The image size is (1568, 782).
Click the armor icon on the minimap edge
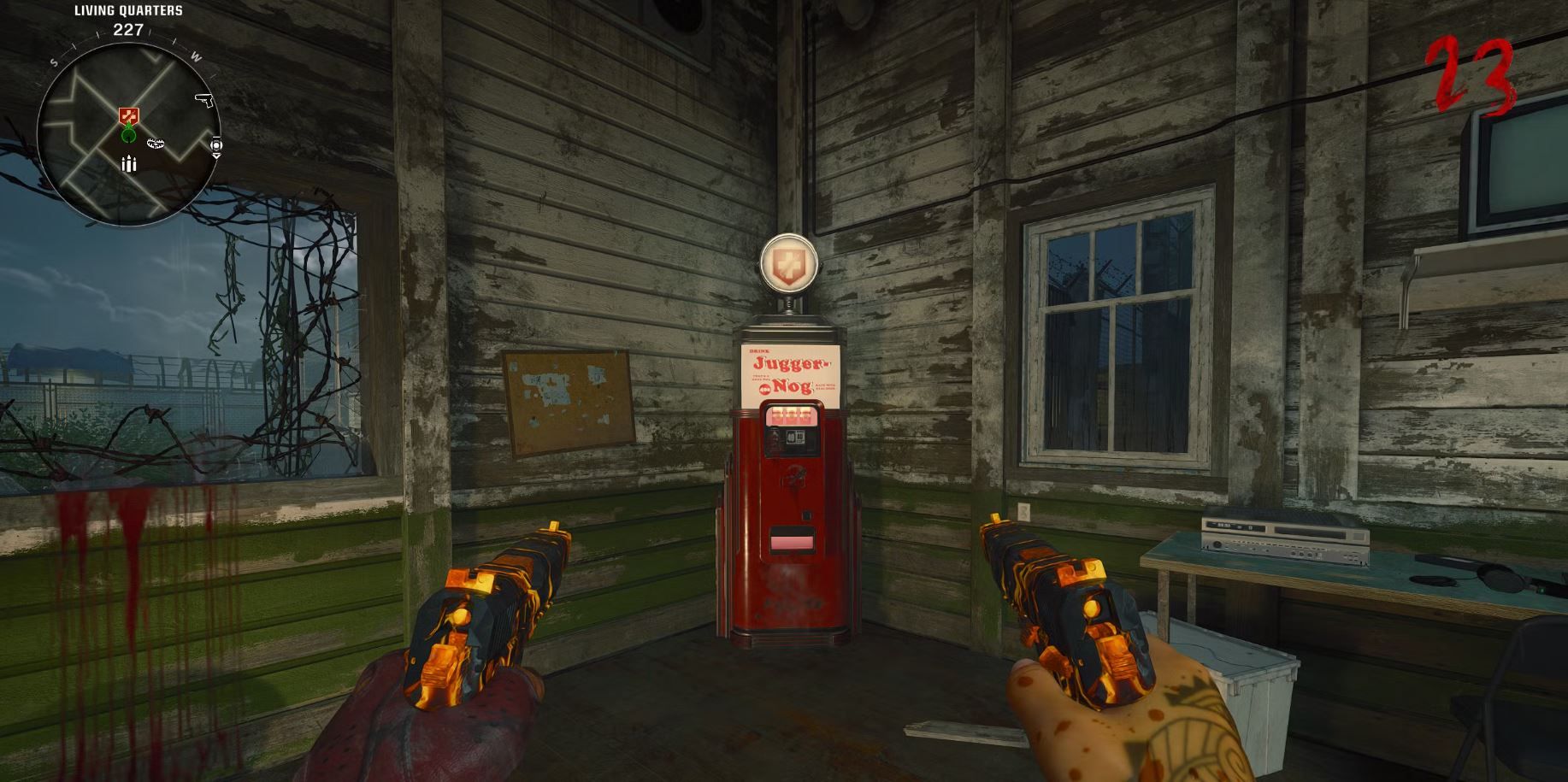click(216, 145)
